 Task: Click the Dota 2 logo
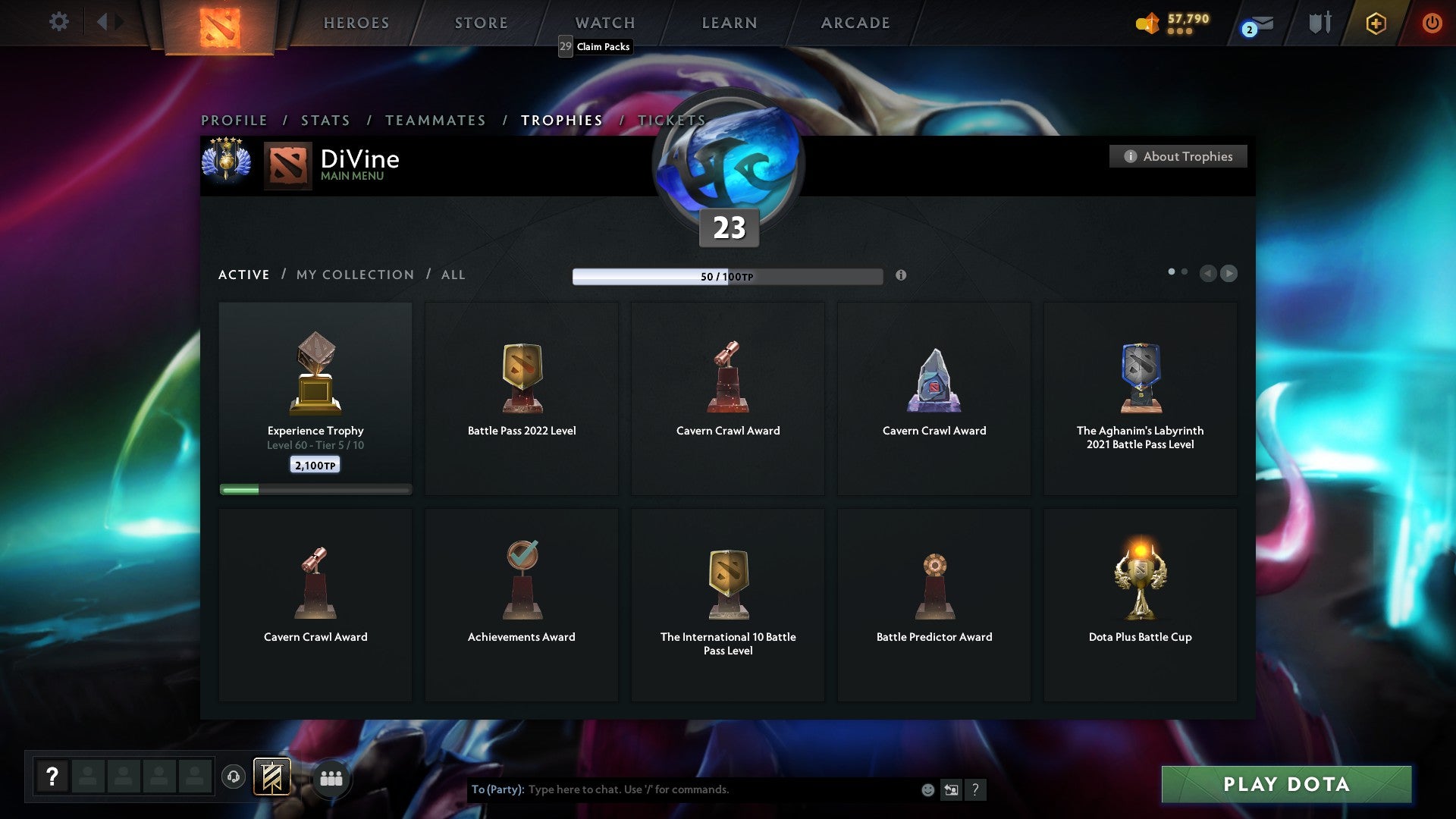point(218,23)
